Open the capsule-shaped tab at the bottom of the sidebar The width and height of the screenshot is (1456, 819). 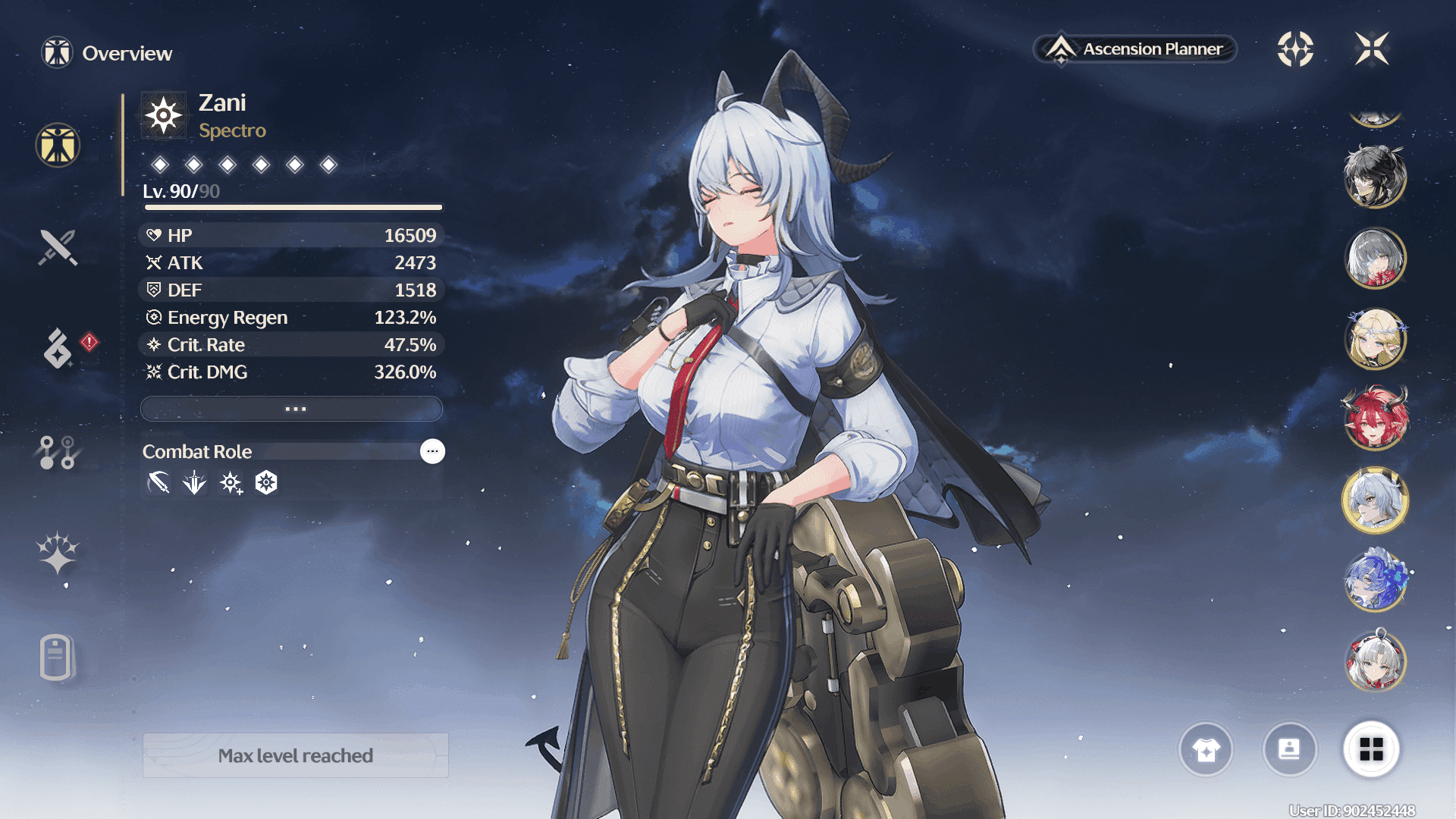click(x=56, y=657)
